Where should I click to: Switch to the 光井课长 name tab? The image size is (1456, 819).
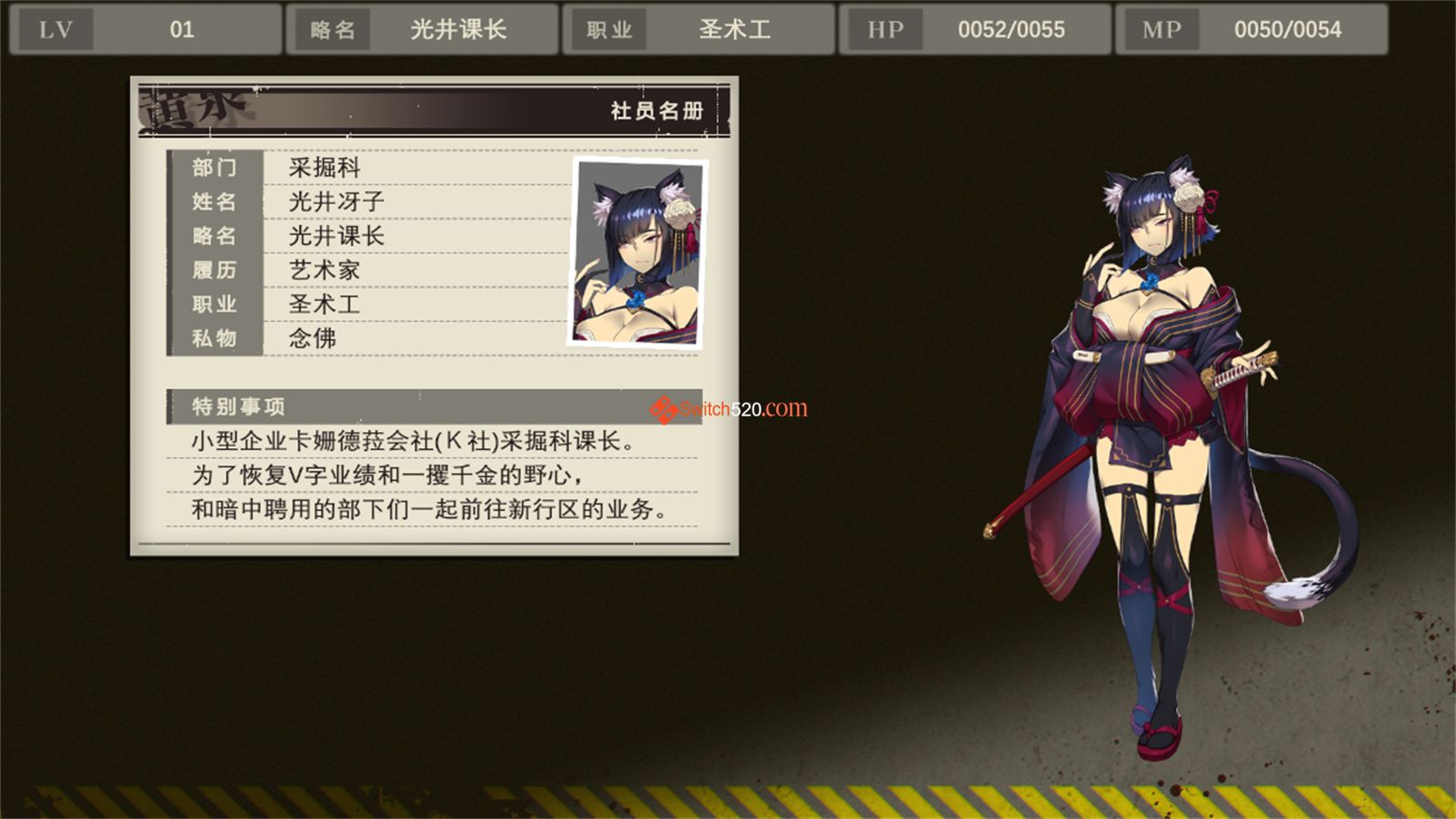(459, 28)
